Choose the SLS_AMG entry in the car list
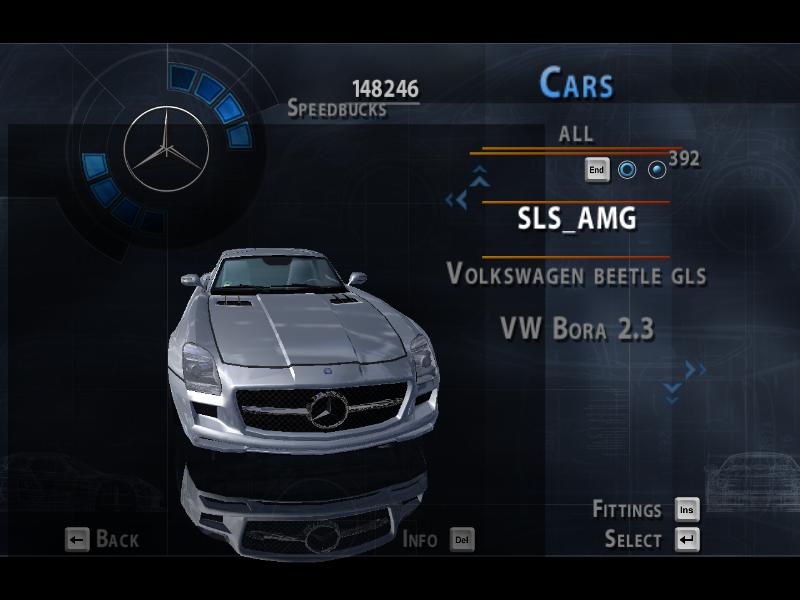 pos(576,219)
